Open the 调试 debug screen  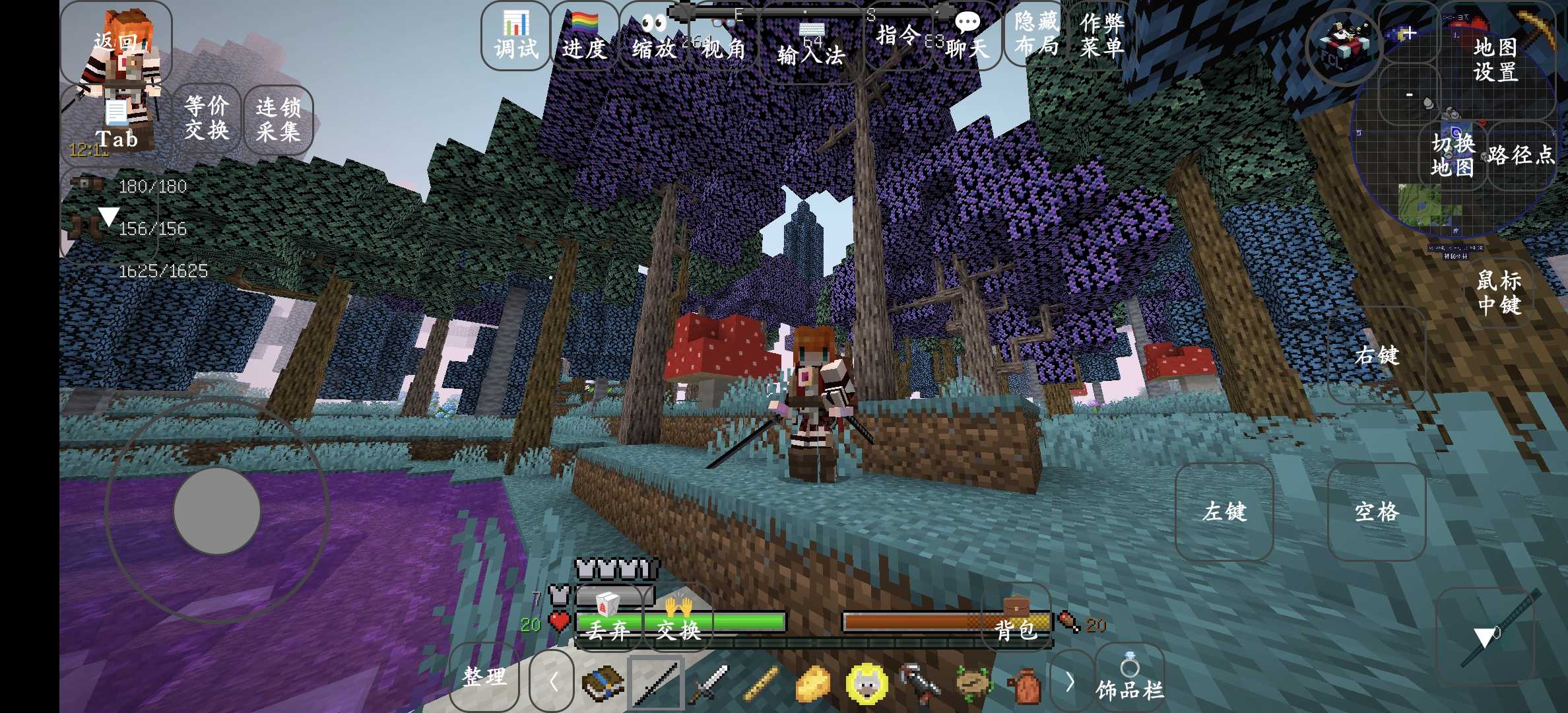[516, 37]
